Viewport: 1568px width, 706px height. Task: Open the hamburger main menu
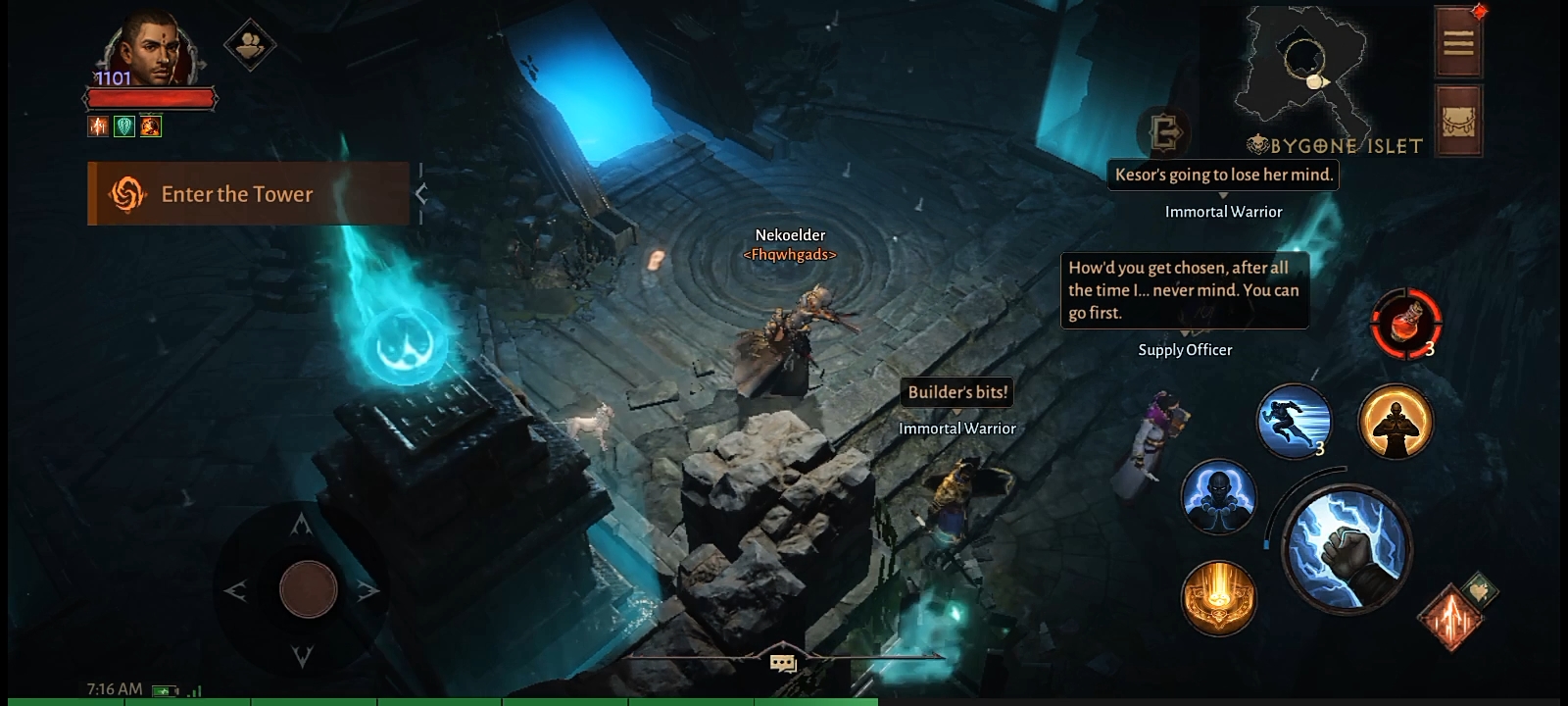[x=1458, y=42]
